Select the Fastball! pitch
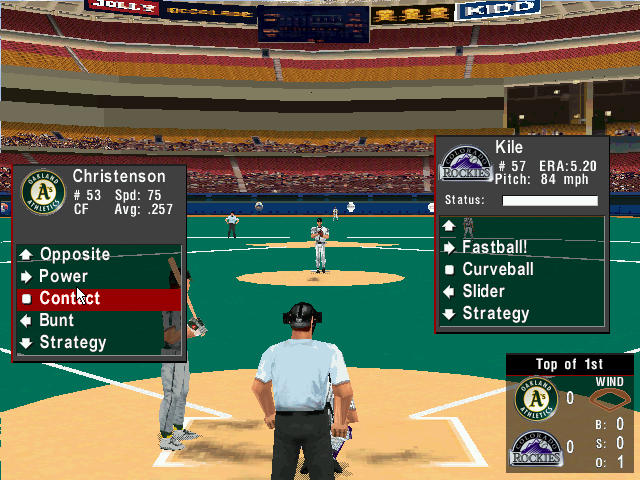Viewport: 640px width, 480px height. click(x=494, y=247)
